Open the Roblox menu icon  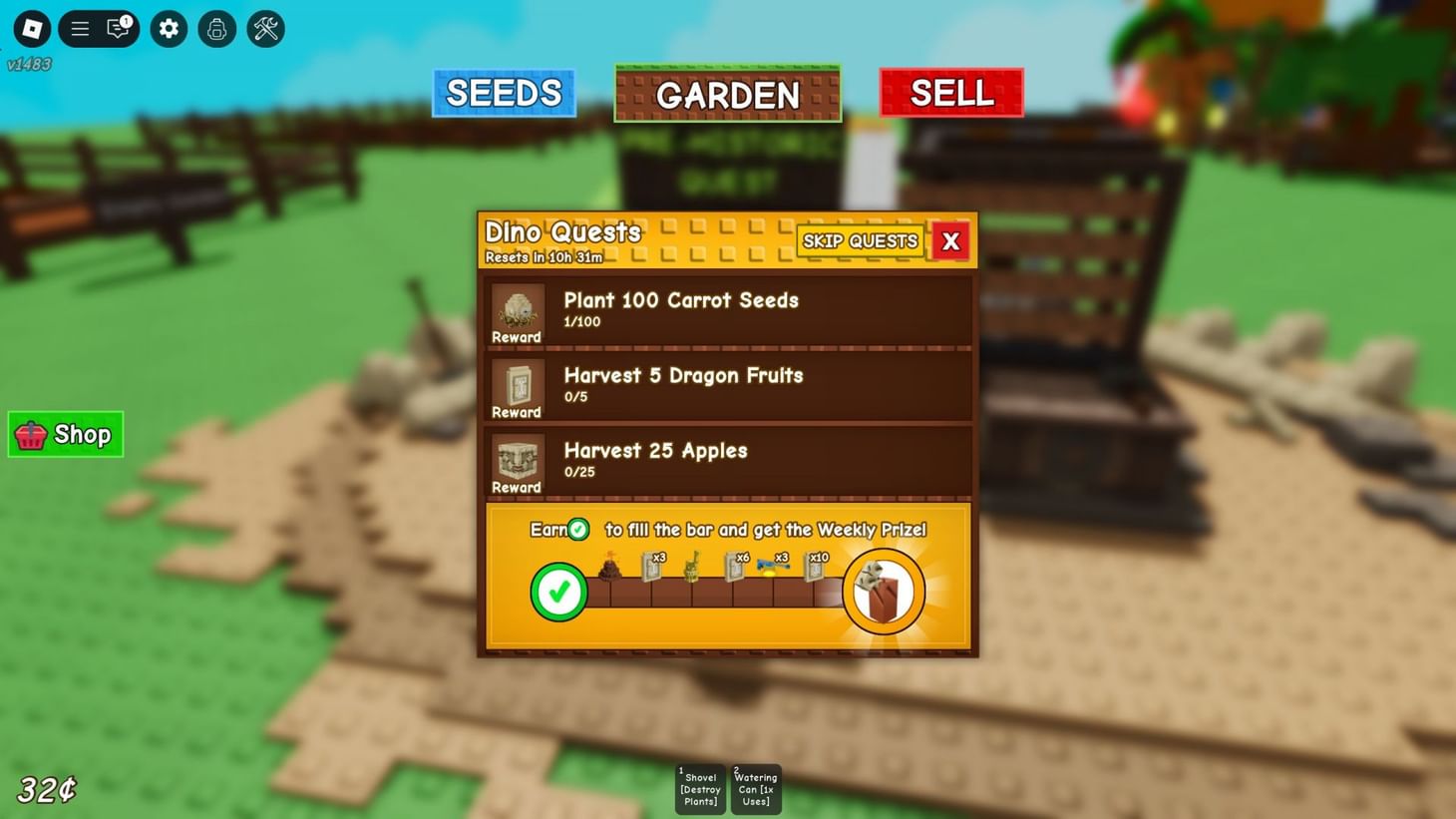coord(31,29)
